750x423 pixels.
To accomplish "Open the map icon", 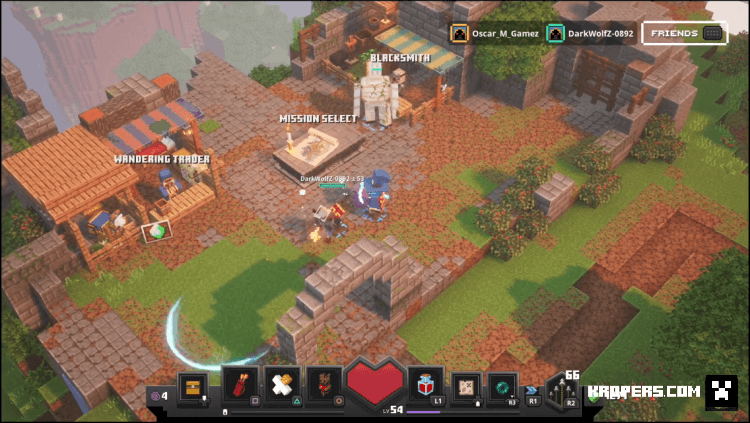I will (466, 386).
